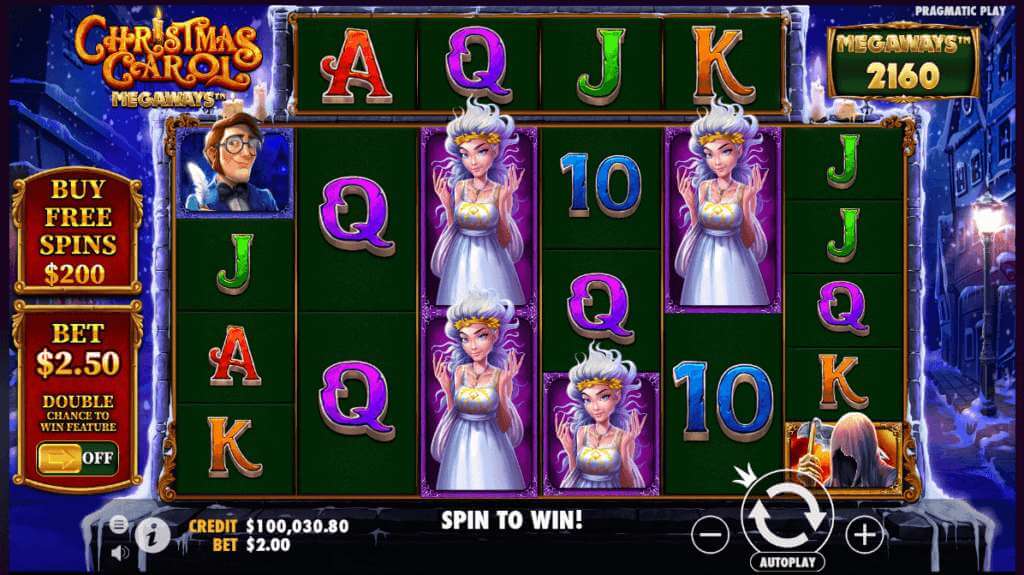
Task: Toggle the double chance to win feature
Action: (x=78, y=459)
